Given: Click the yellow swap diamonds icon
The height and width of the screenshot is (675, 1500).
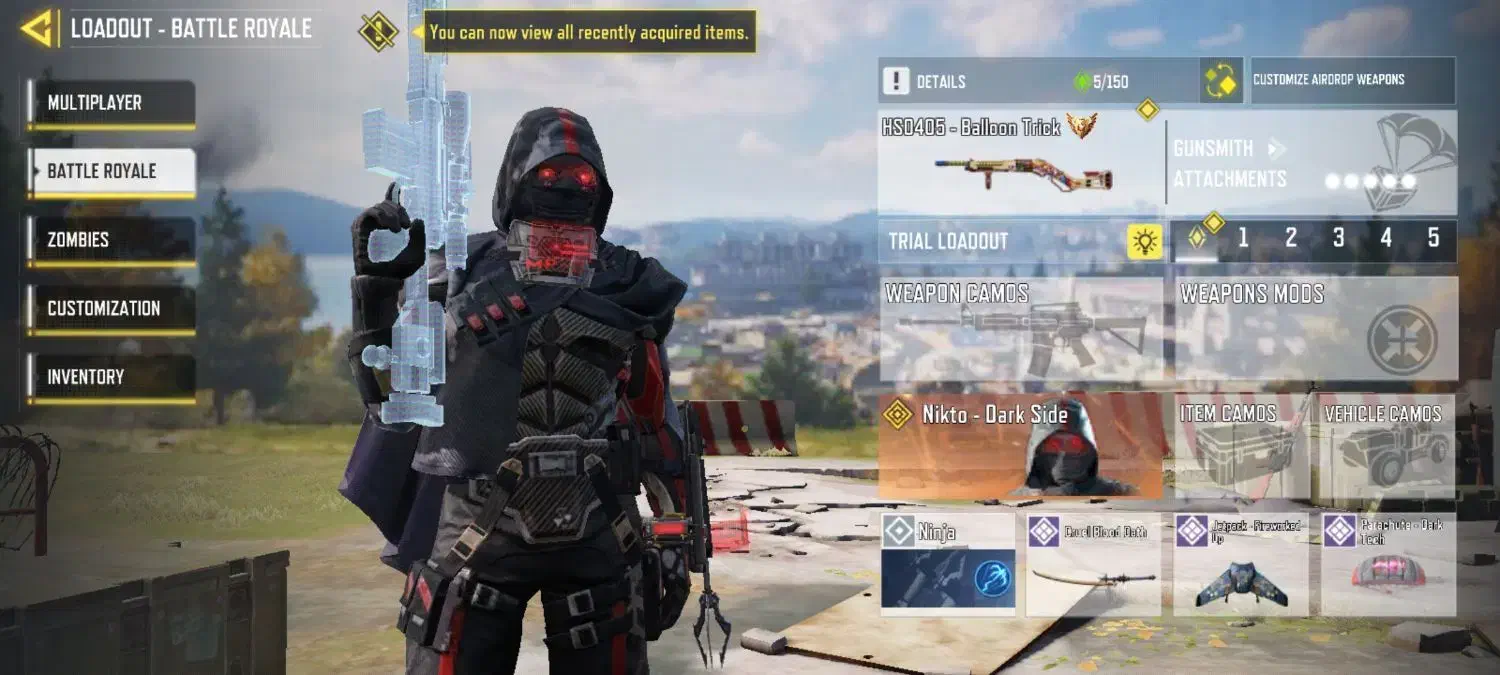Looking at the screenshot, I should (1221, 81).
